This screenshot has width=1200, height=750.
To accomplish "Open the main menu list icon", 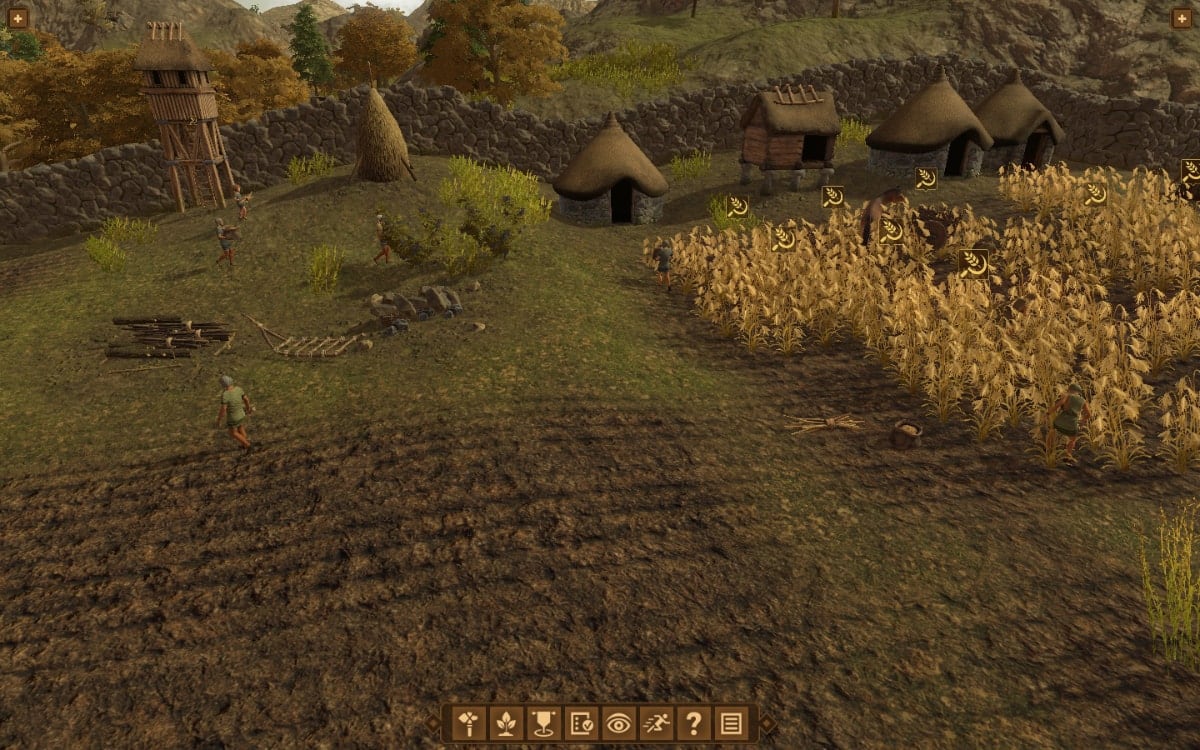I will click(730, 723).
